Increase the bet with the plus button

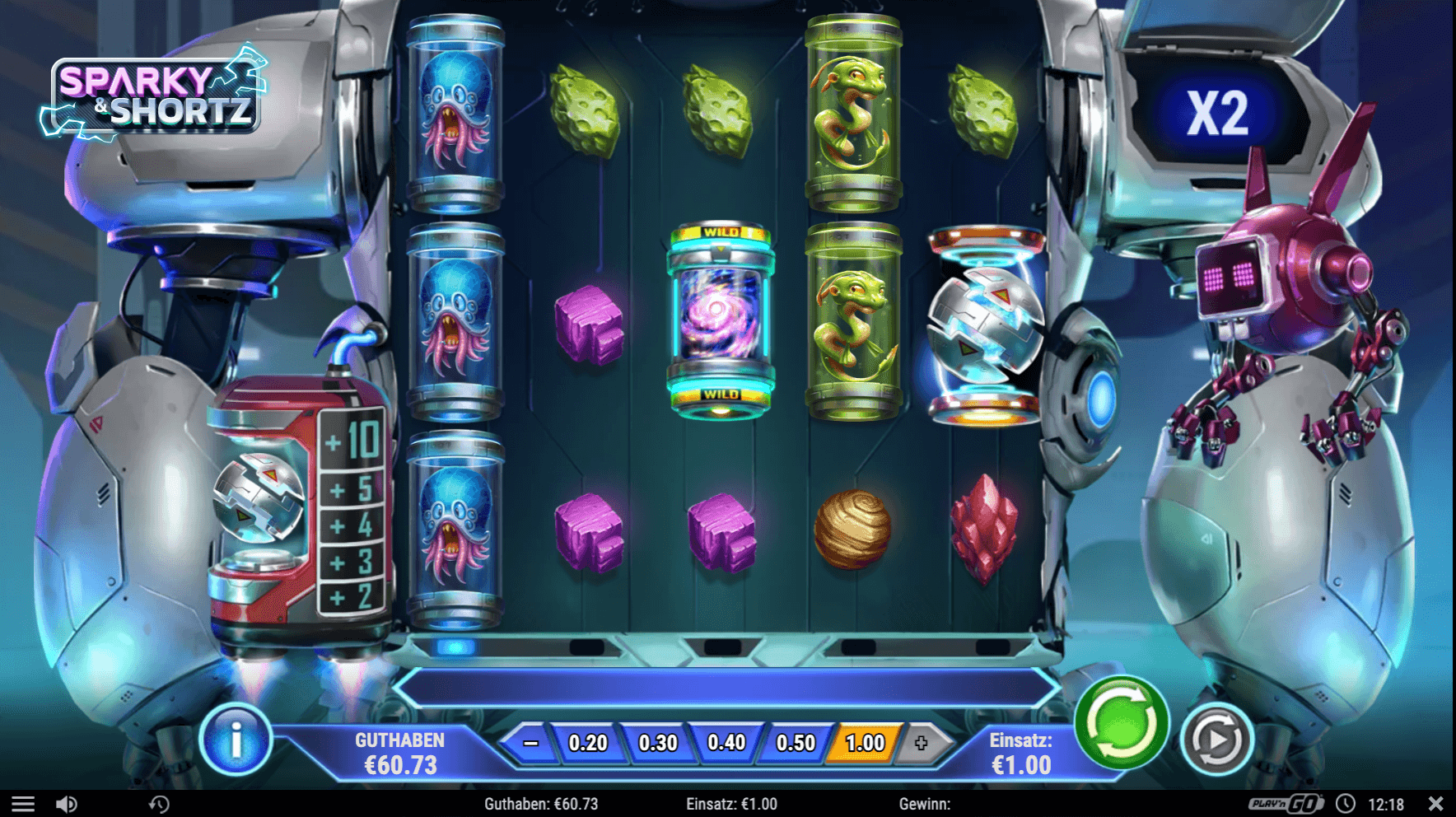[x=921, y=743]
